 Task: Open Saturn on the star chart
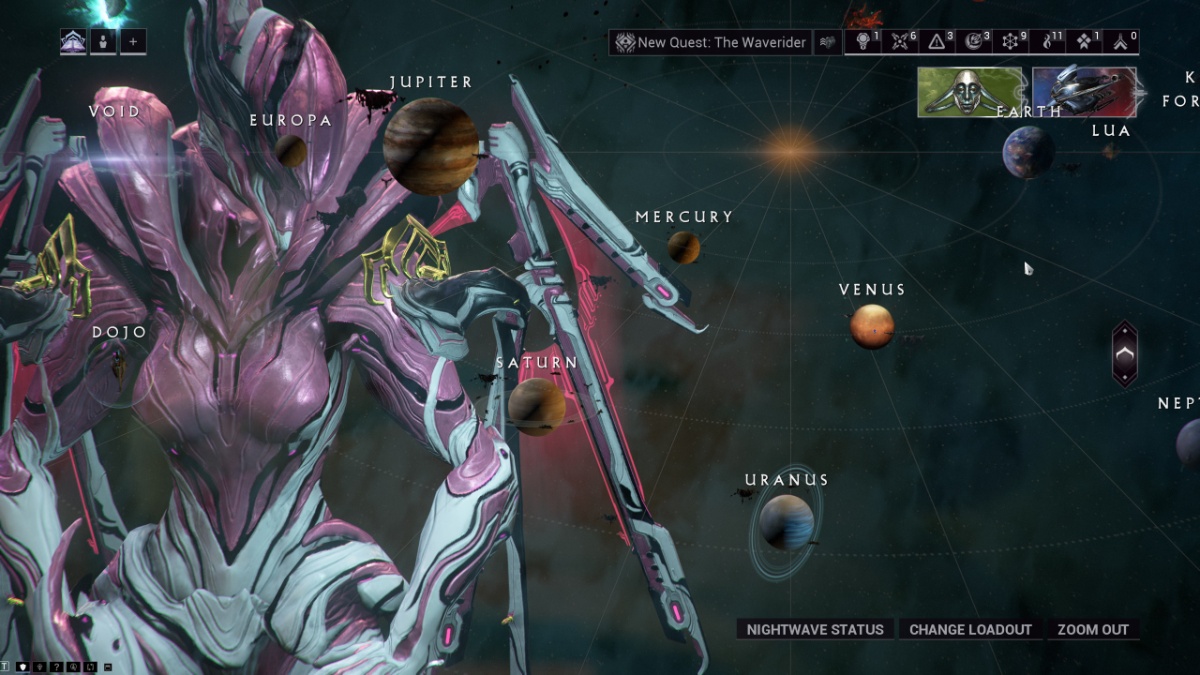point(537,405)
